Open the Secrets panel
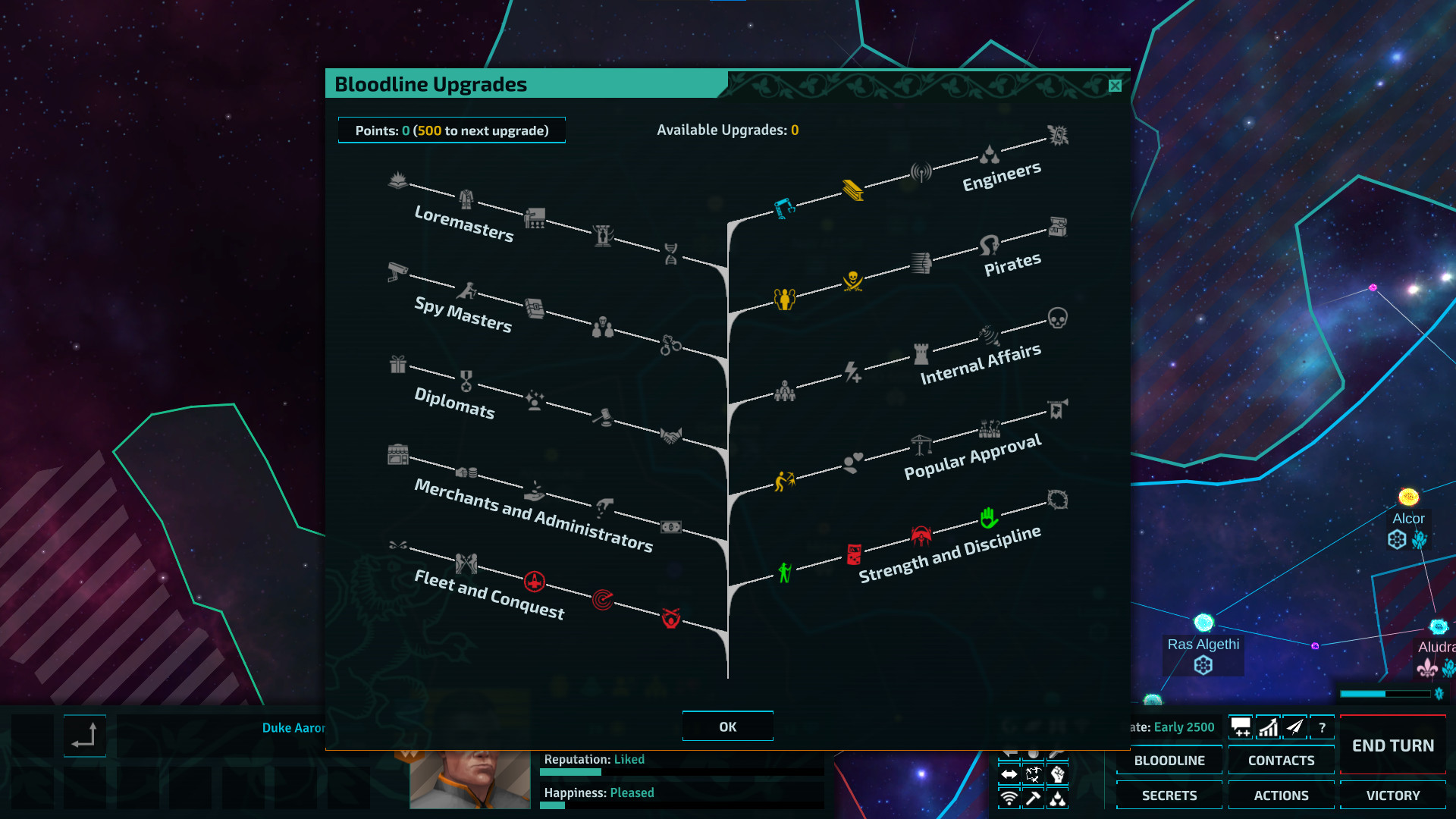The width and height of the screenshot is (1456, 819). pos(1169,795)
